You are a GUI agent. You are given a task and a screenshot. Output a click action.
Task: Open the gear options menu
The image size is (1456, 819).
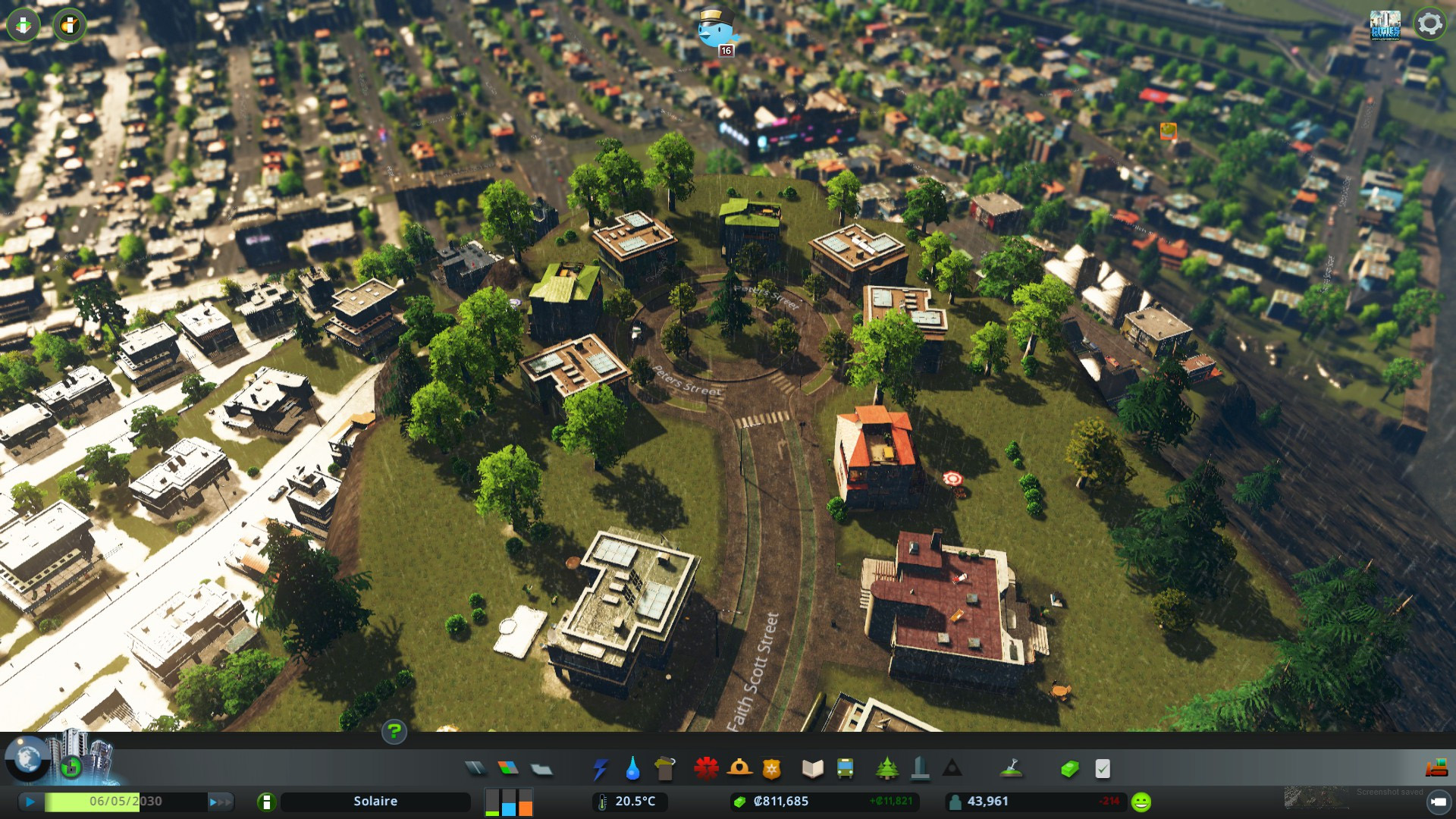[x=1429, y=24]
